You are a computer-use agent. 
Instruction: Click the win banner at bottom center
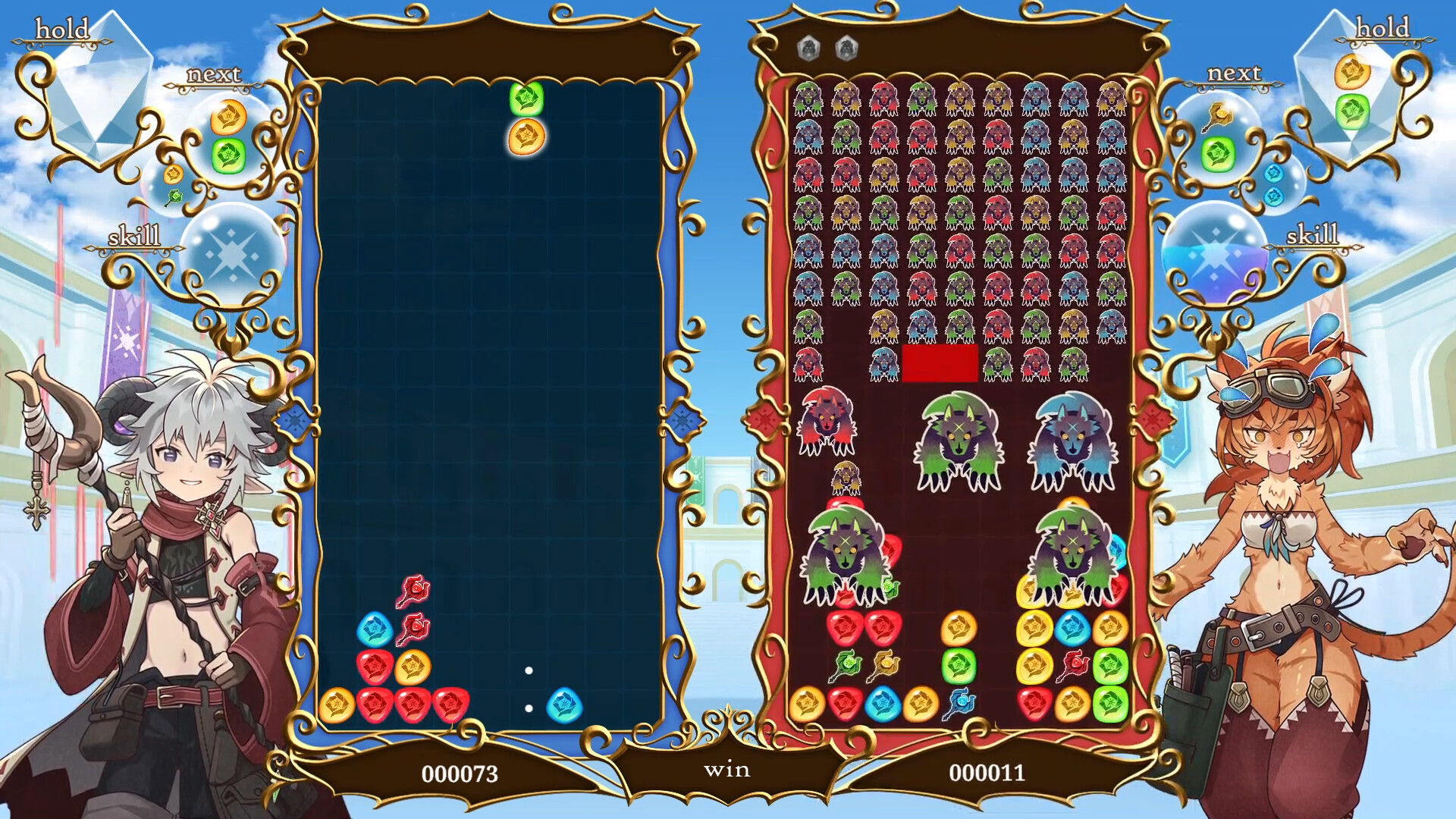[x=728, y=770]
